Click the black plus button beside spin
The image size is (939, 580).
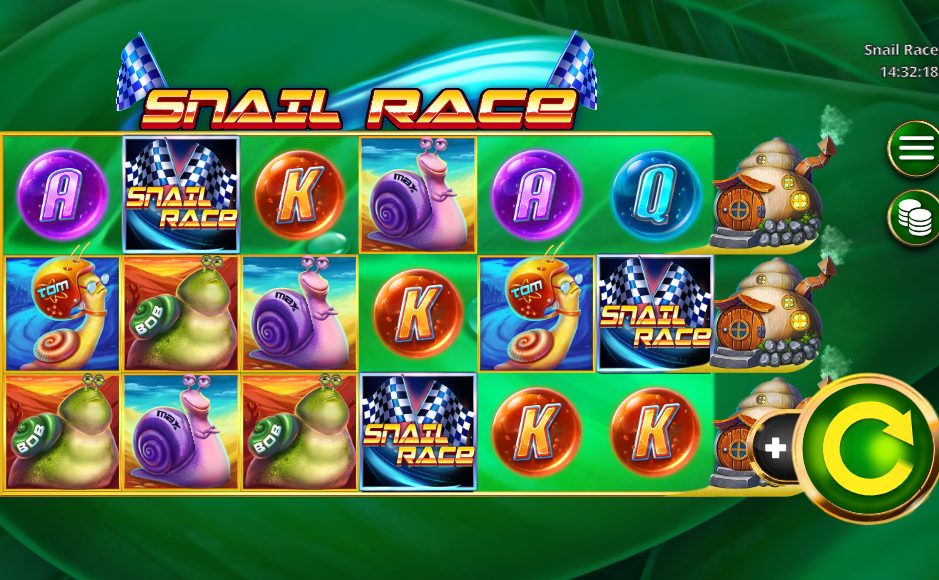[775, 448]
